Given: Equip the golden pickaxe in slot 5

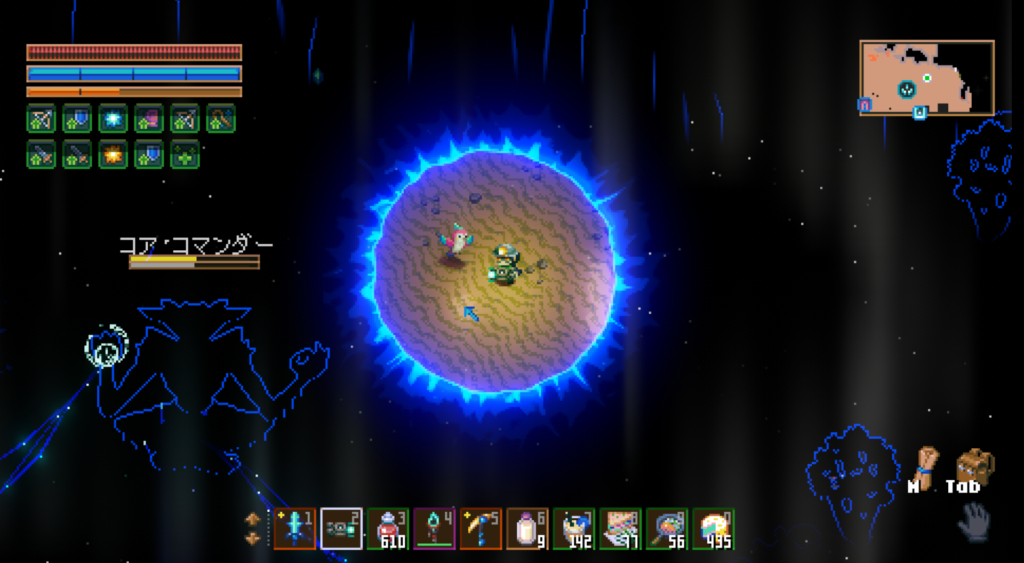Looking at the screenshot, I should click(481, 528).
